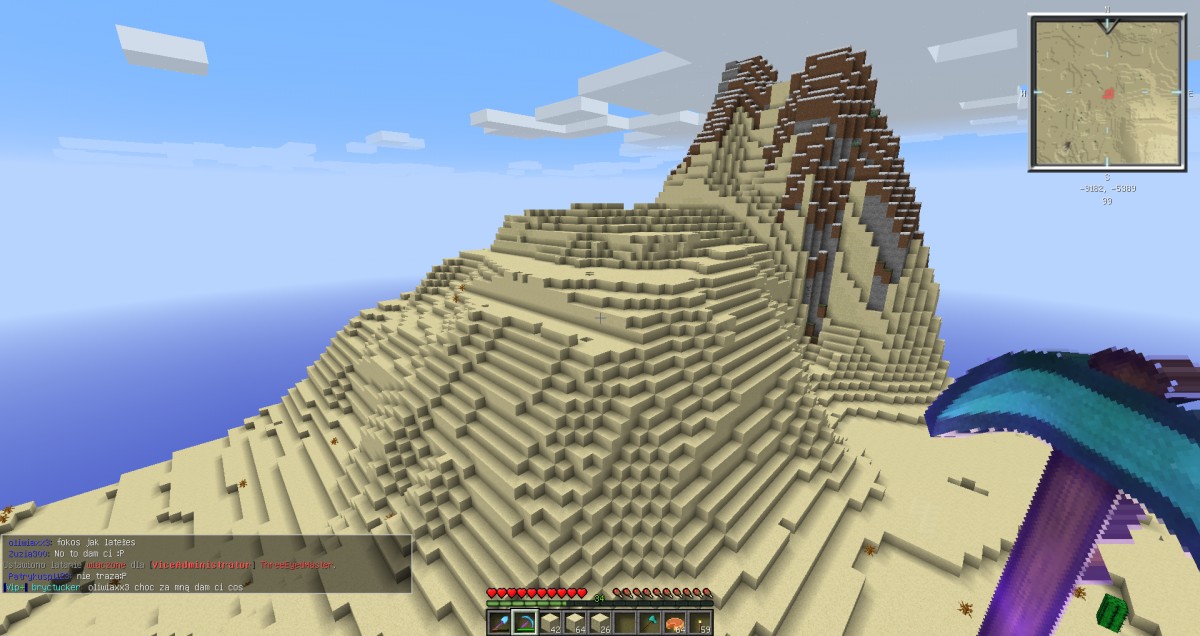
Task: Select the diamond shovel hotbar slot
Action: tap(500, 623)
